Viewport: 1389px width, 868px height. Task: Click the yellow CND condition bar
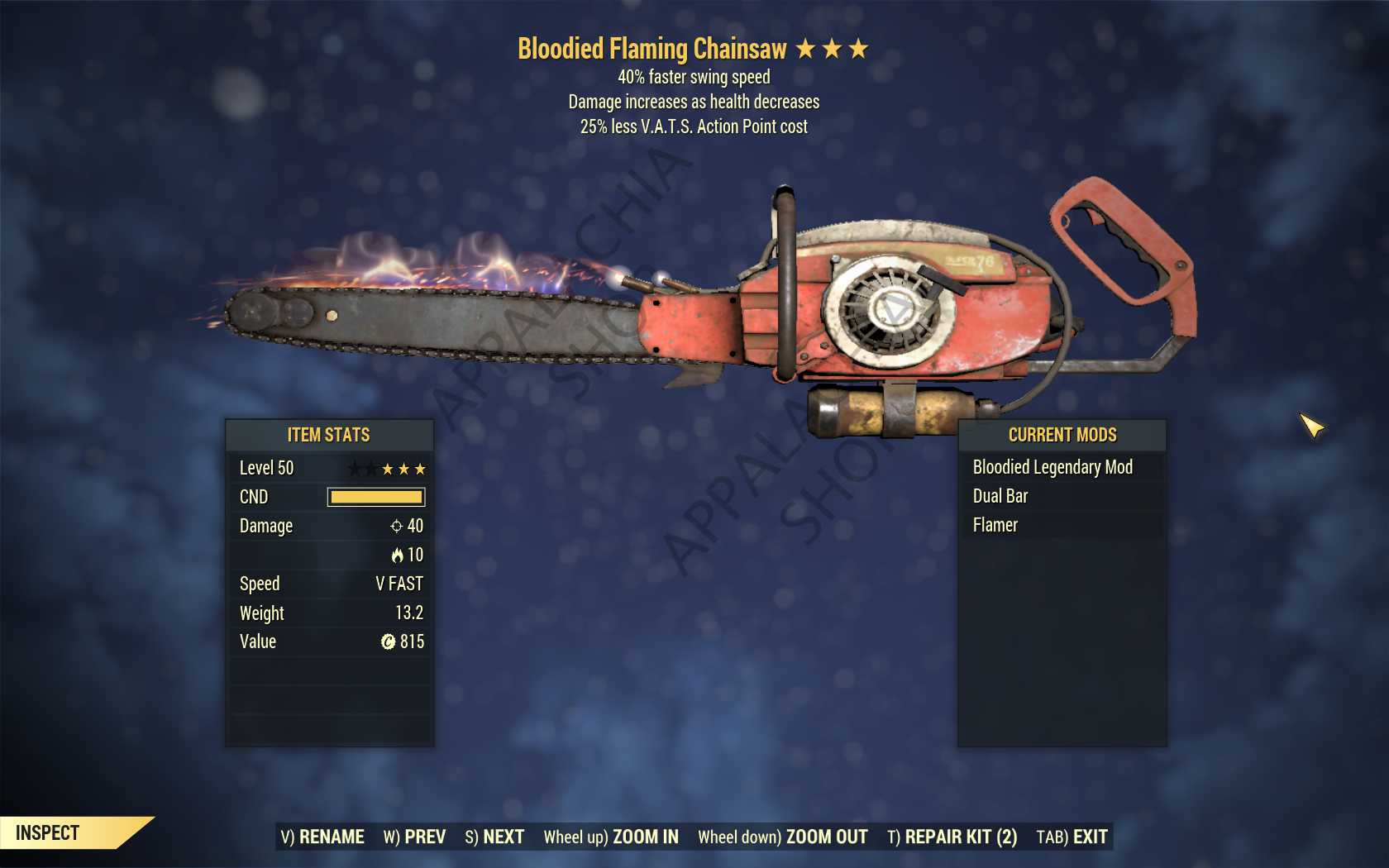click(377, 497)
